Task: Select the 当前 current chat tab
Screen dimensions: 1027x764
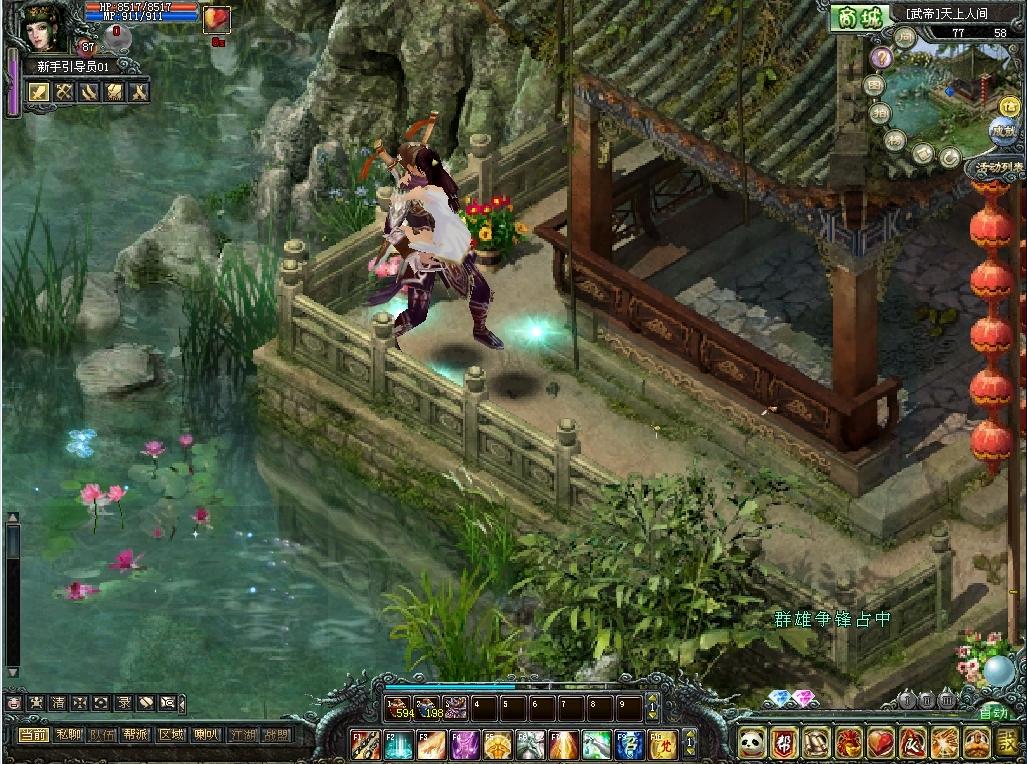Action: (33, 734)
